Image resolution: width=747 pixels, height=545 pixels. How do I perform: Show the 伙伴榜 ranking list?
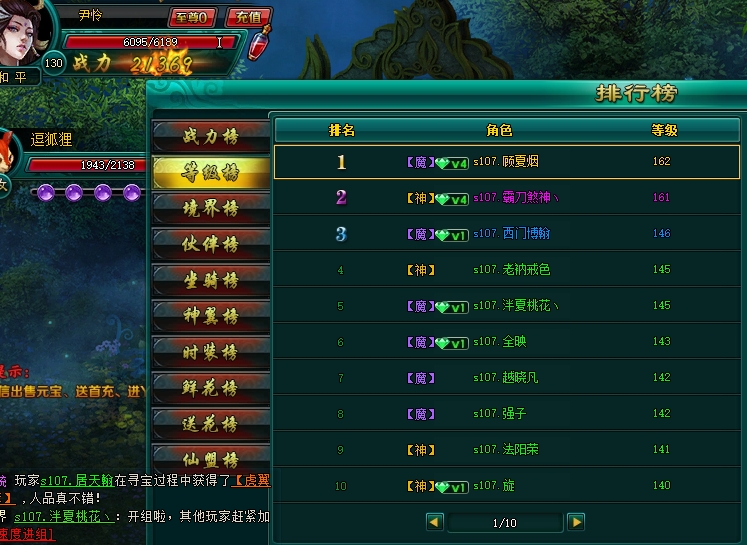click(210, 244)
